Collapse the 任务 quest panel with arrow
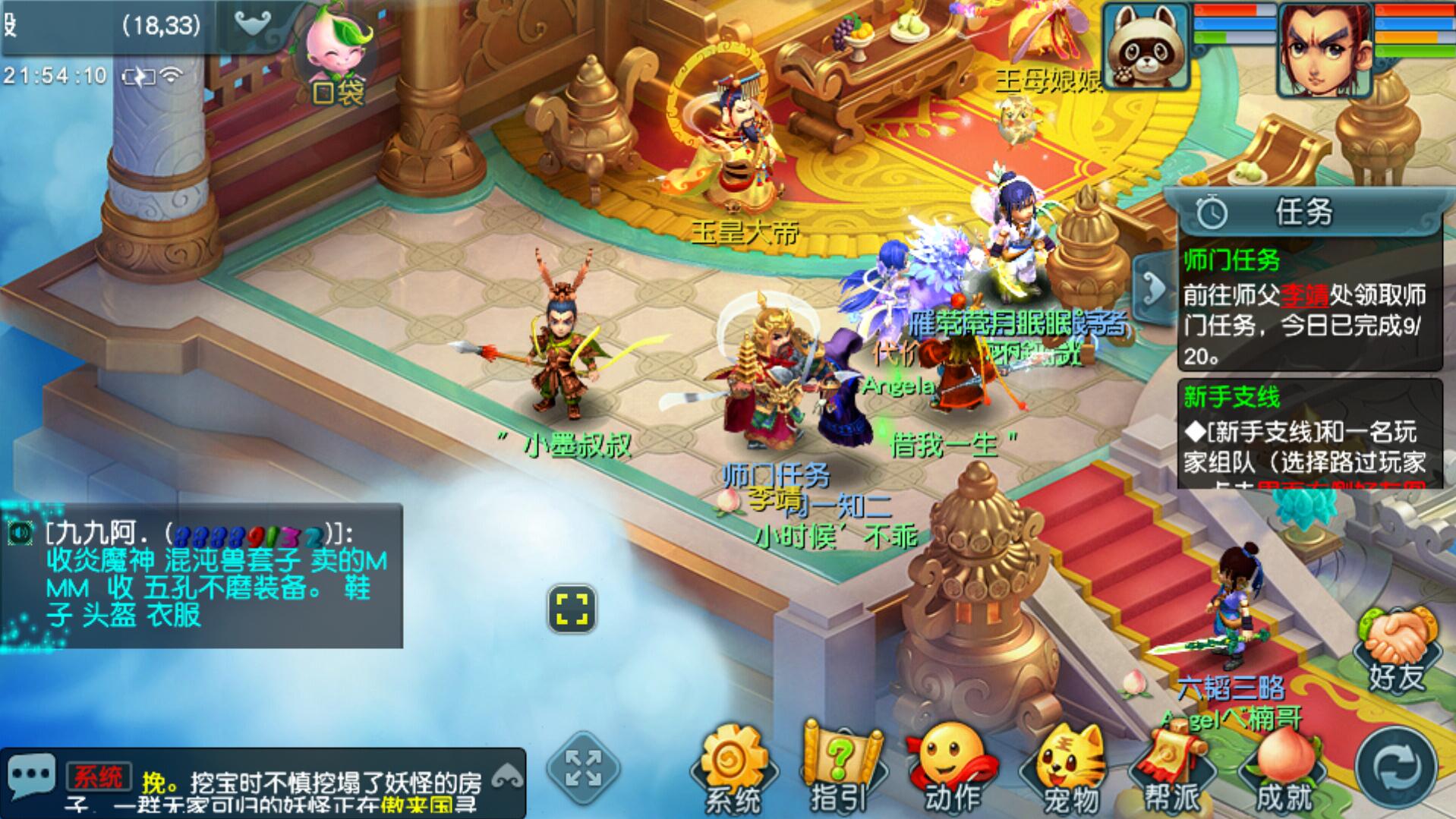This screenshot has width=1456, height=819. pos(1152,289)
